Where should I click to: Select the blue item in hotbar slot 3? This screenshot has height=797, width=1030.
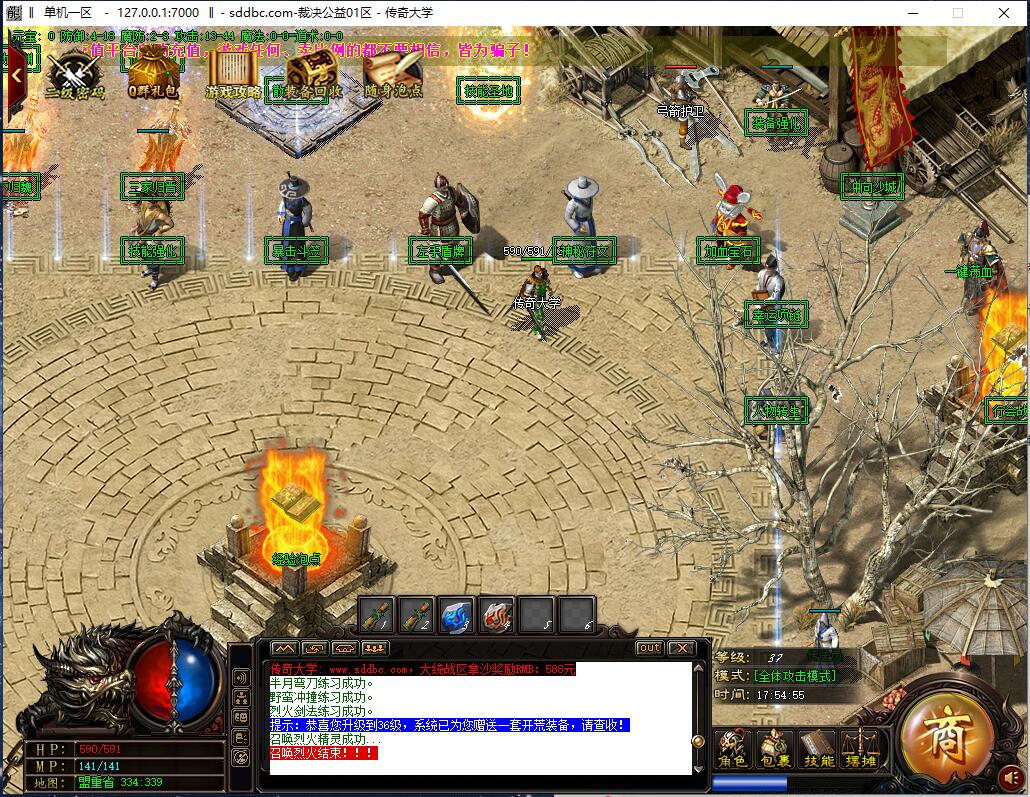coord(456,615)
